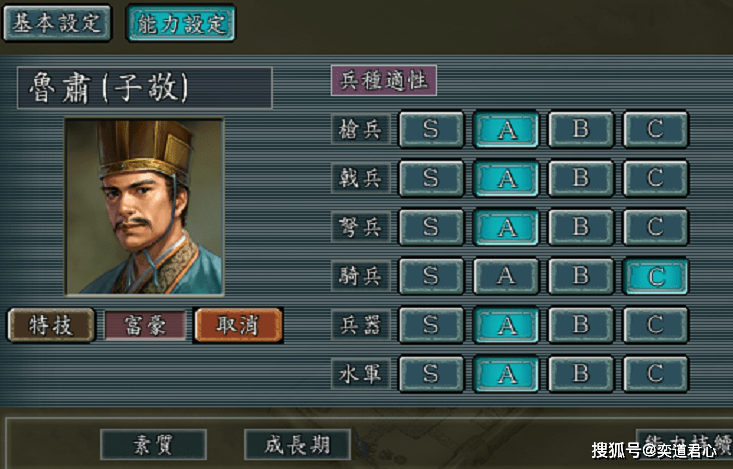
Task: Set 槍兵 aptitude to S
Action: tap(431, 129)
